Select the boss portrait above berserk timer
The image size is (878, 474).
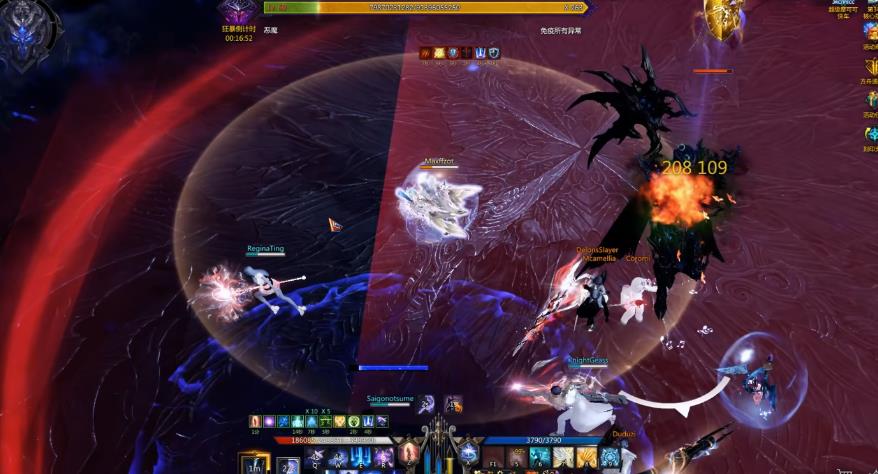point(238,14)
